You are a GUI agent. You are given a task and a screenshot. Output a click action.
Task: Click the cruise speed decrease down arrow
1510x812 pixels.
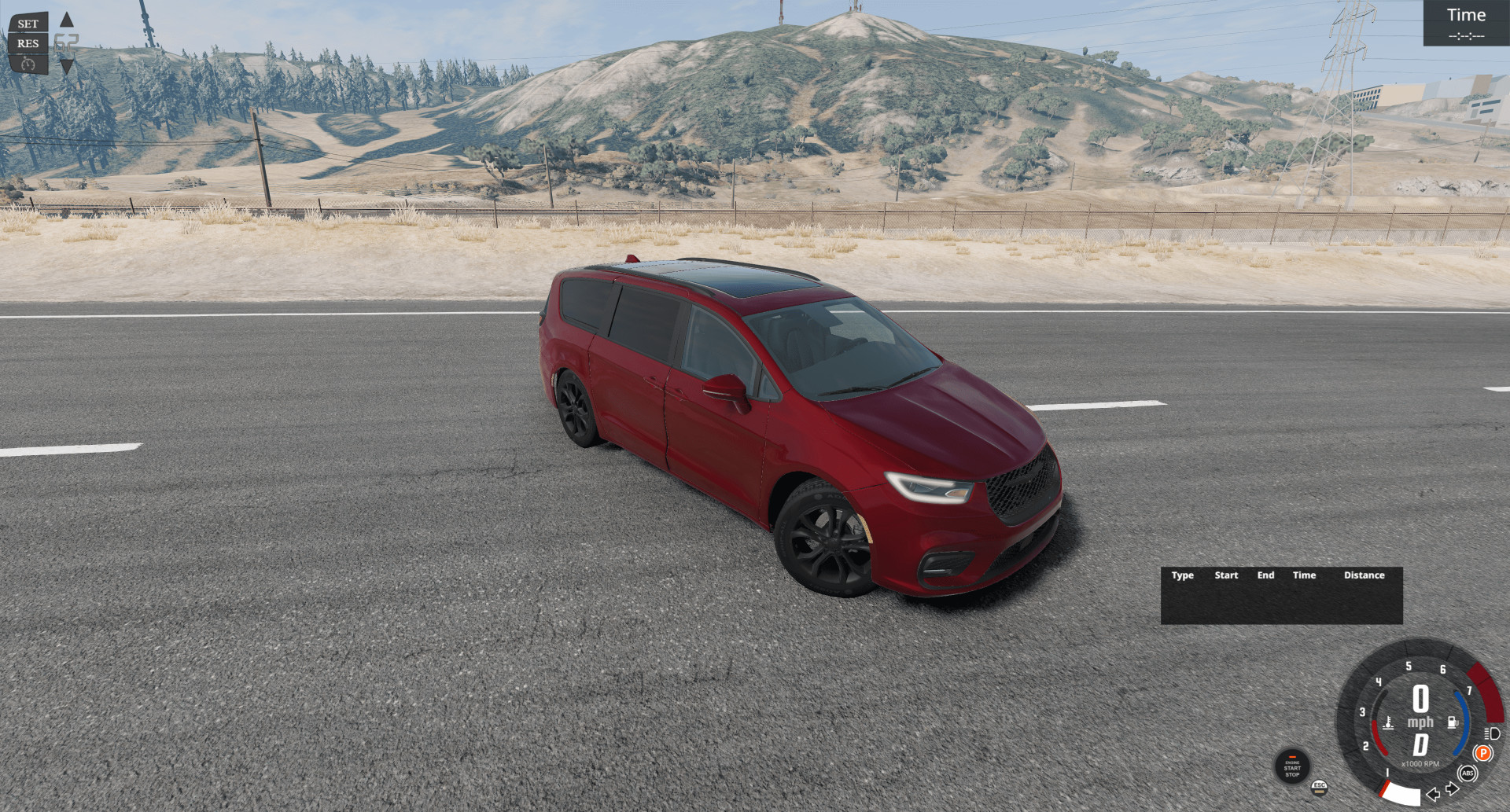(x=67, y=67)
